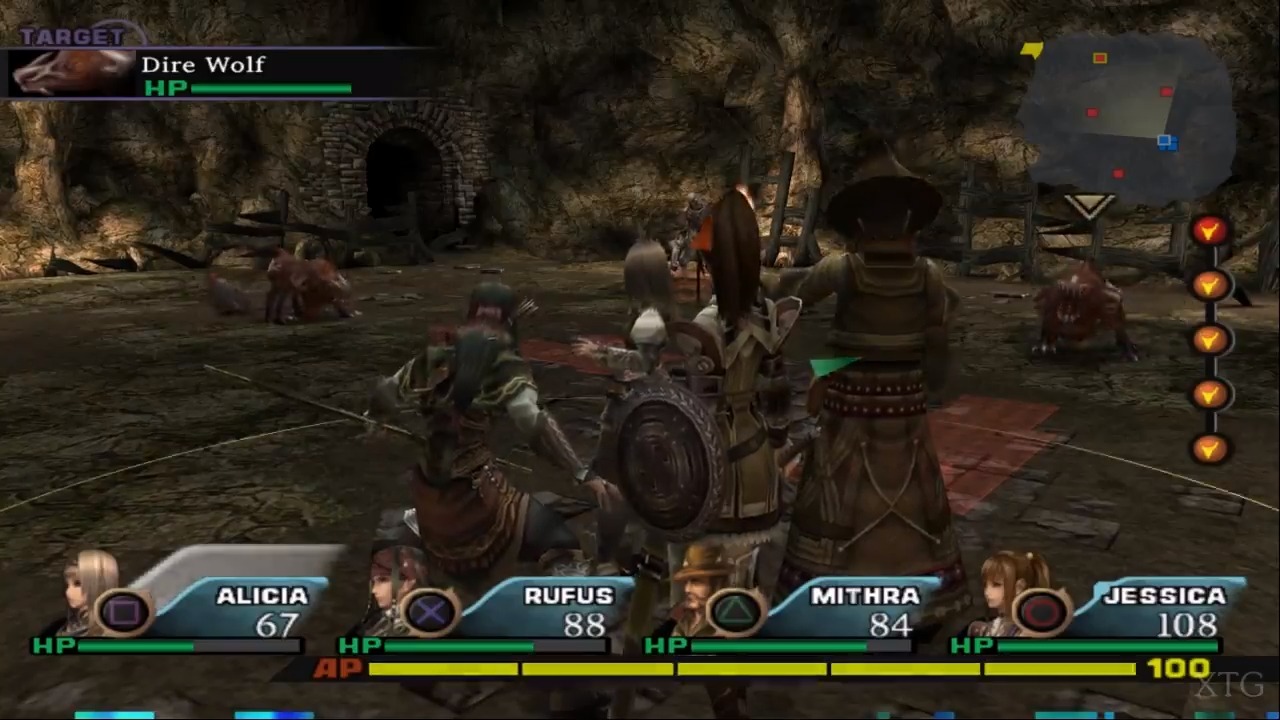Select Mithra's character portrait
The height and width of the screenshot is (720, 1280).
tap(697, 590)
